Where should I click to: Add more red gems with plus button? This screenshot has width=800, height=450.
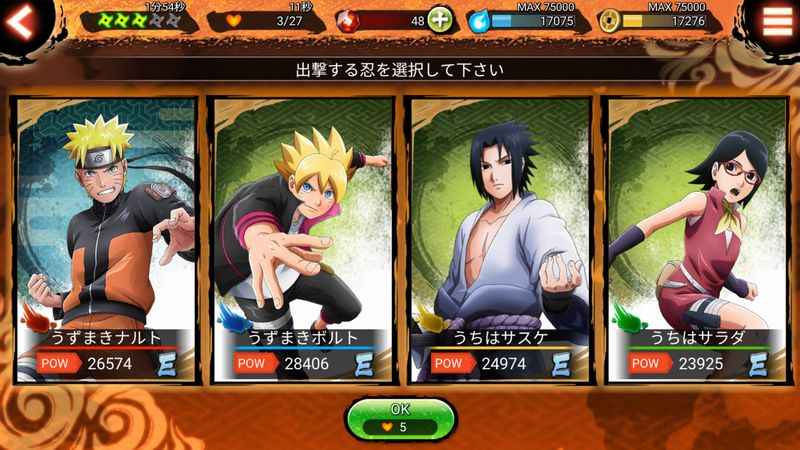pyautogui.click(x=439, y=19)
